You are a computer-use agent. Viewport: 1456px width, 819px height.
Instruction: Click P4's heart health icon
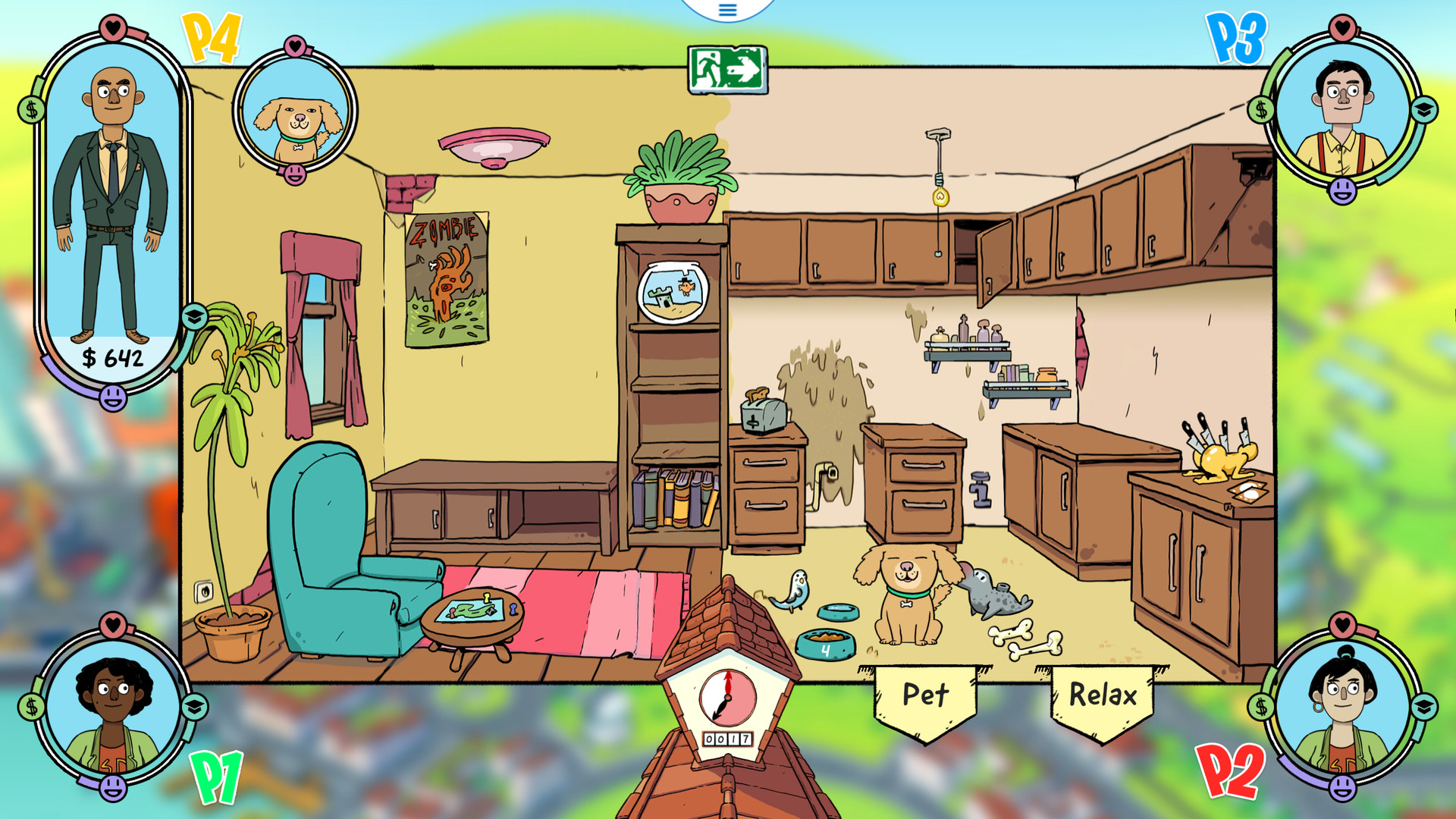click(x=114, y=27)
